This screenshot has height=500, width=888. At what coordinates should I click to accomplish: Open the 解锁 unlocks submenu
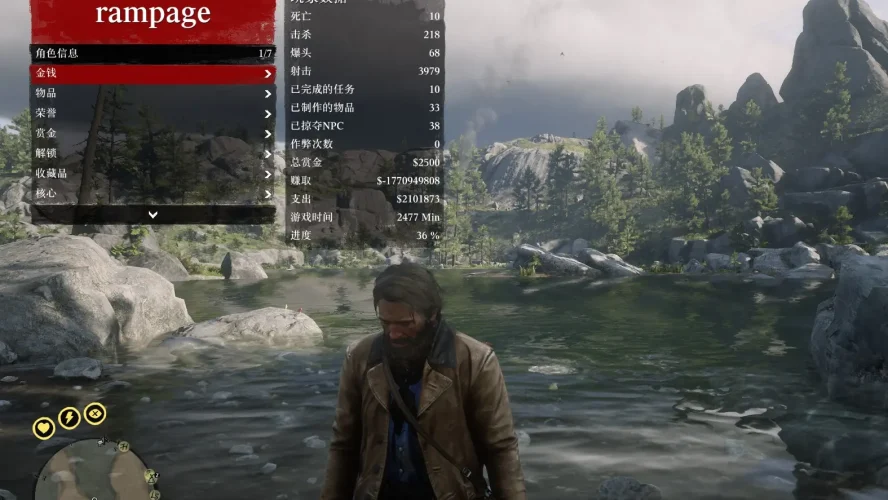coord(152,154)
